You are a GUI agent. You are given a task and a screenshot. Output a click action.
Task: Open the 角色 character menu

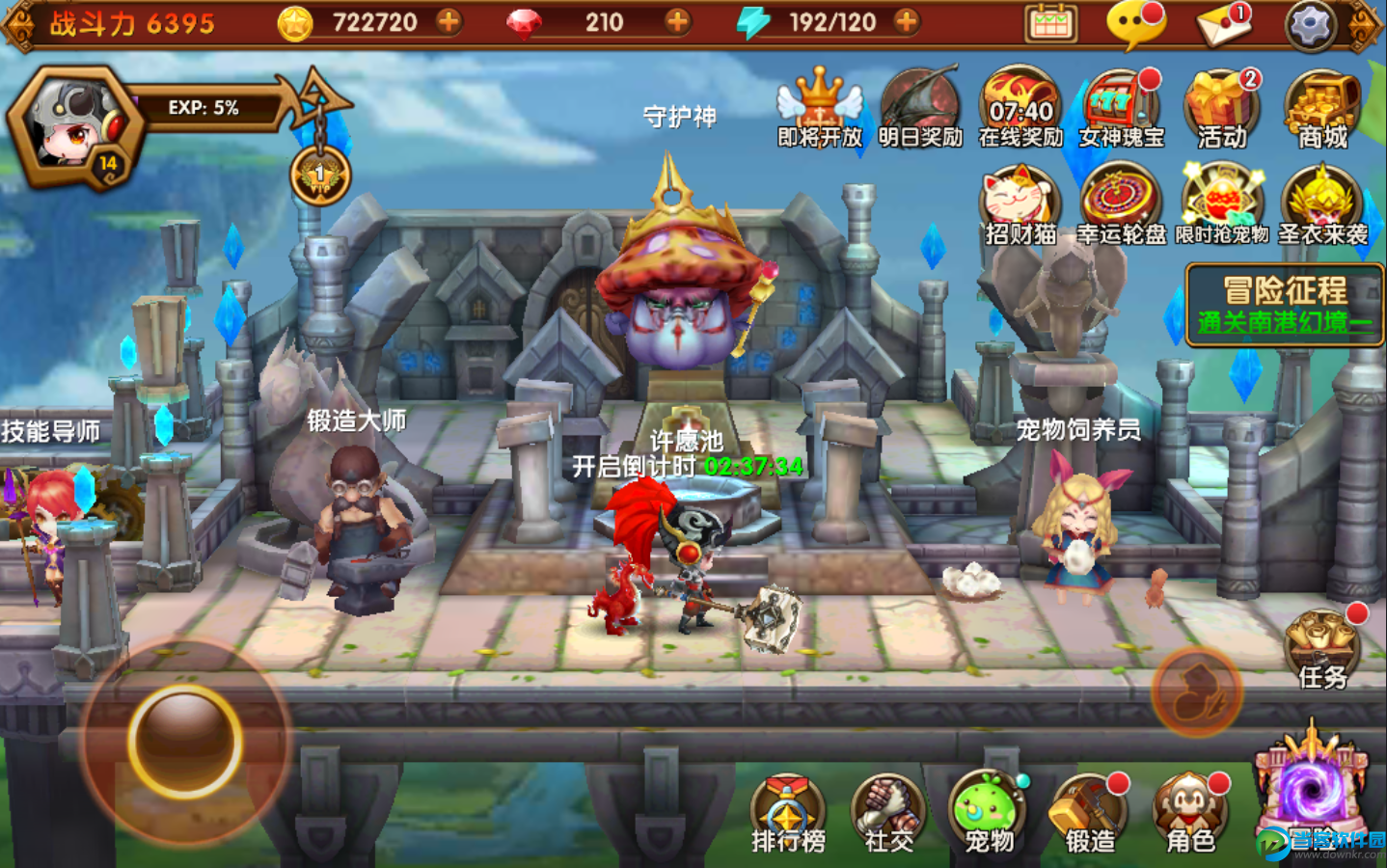[1190, 815]
